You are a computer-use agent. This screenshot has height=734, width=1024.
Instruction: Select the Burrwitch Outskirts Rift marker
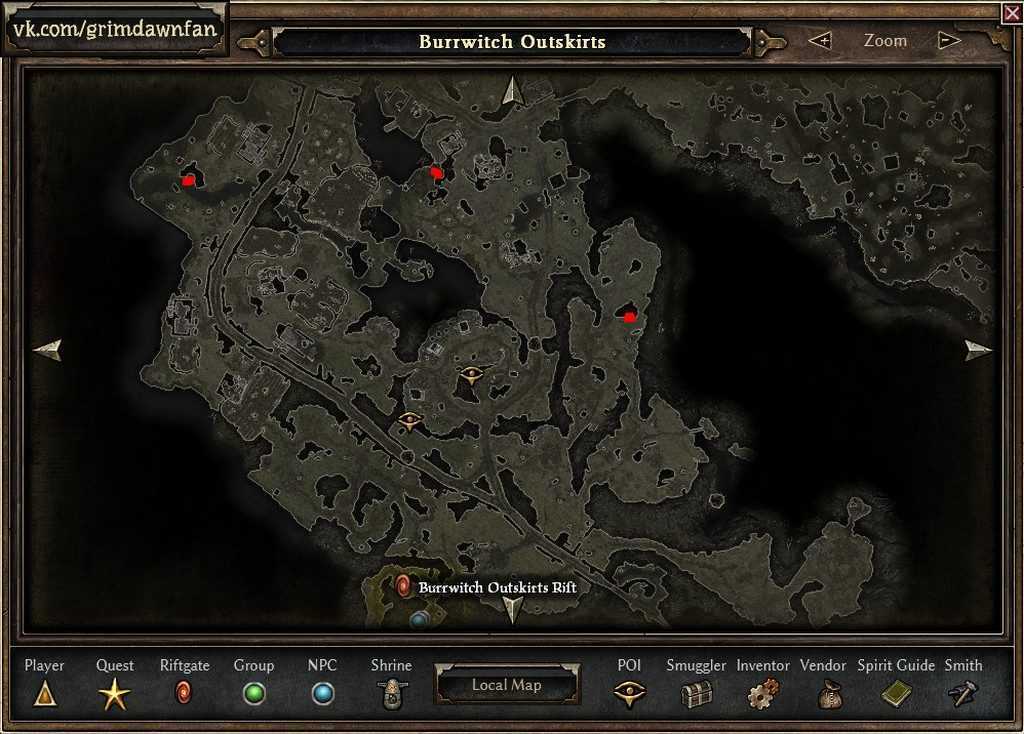404,586
